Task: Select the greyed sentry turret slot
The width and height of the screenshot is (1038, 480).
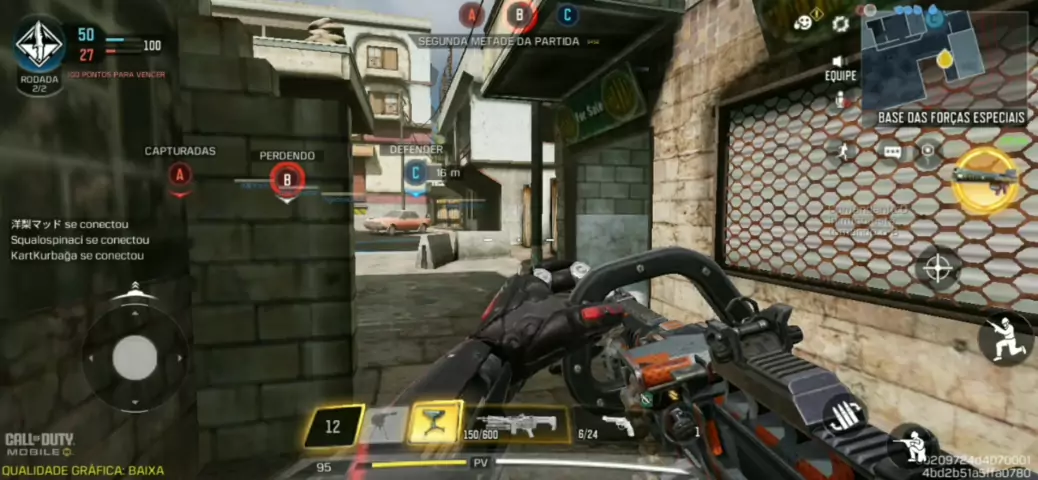Action: click(384, 424)
